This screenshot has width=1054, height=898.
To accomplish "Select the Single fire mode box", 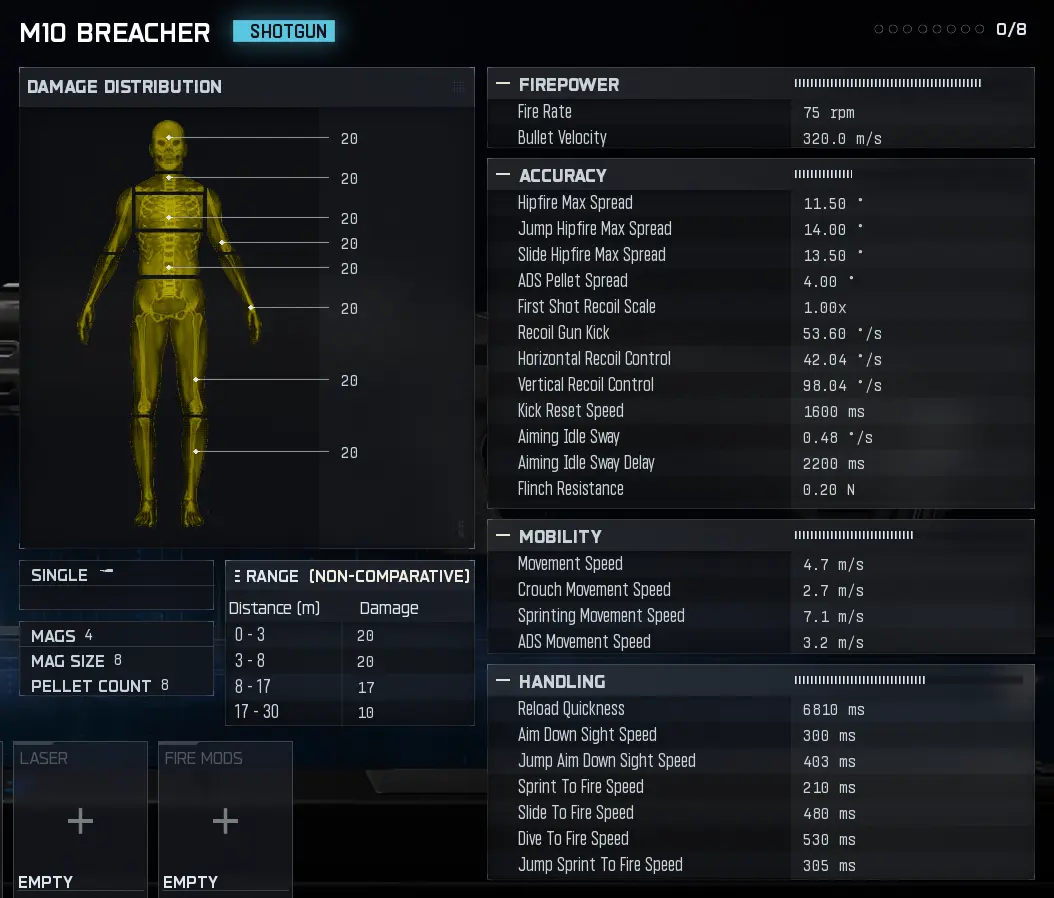I will pyautogui.click(x=115, y=575).
